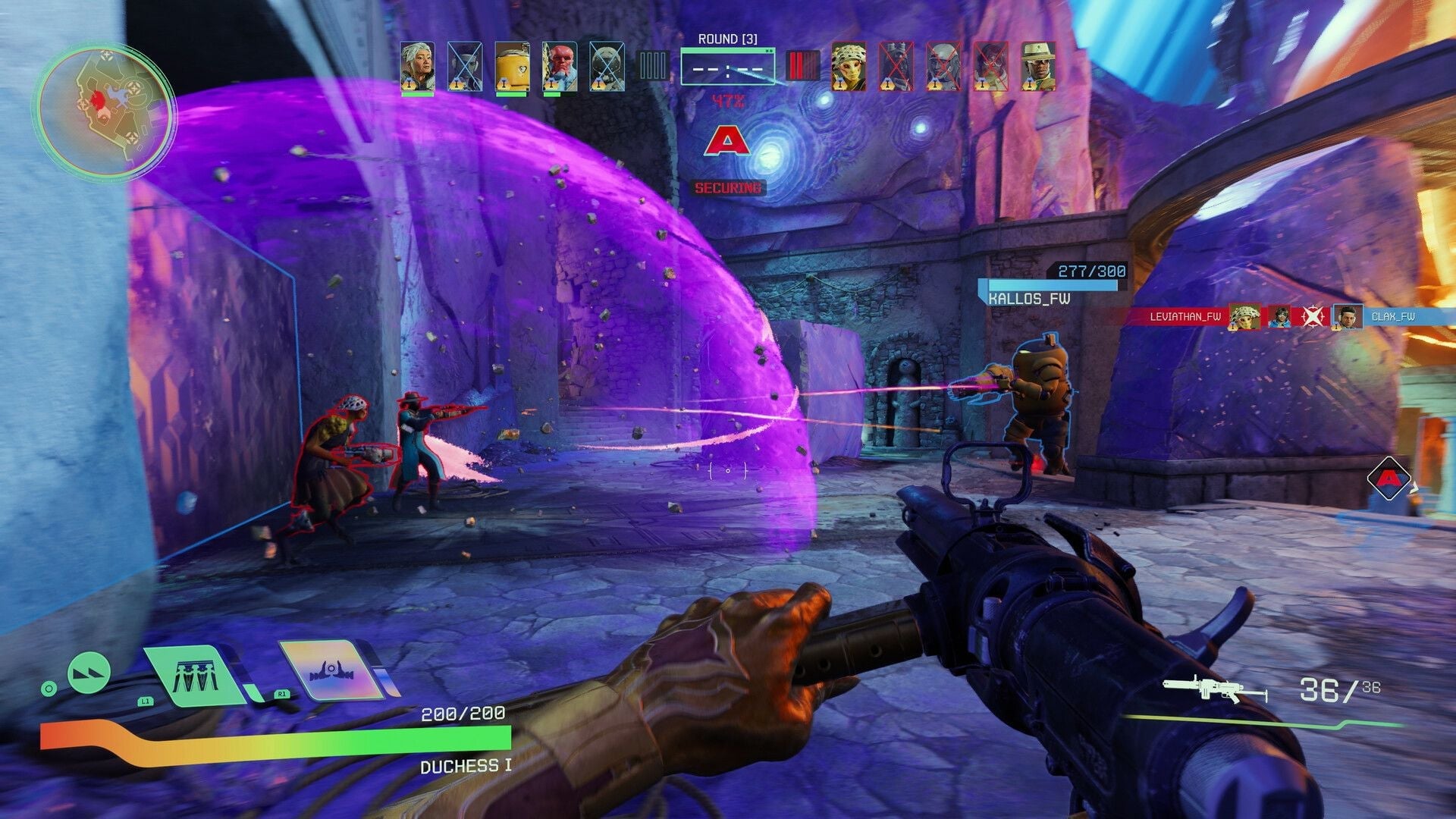Click the circular dash ability icon
The height and width of the screenshot is (819, 1456).
(x=89, y=673)
